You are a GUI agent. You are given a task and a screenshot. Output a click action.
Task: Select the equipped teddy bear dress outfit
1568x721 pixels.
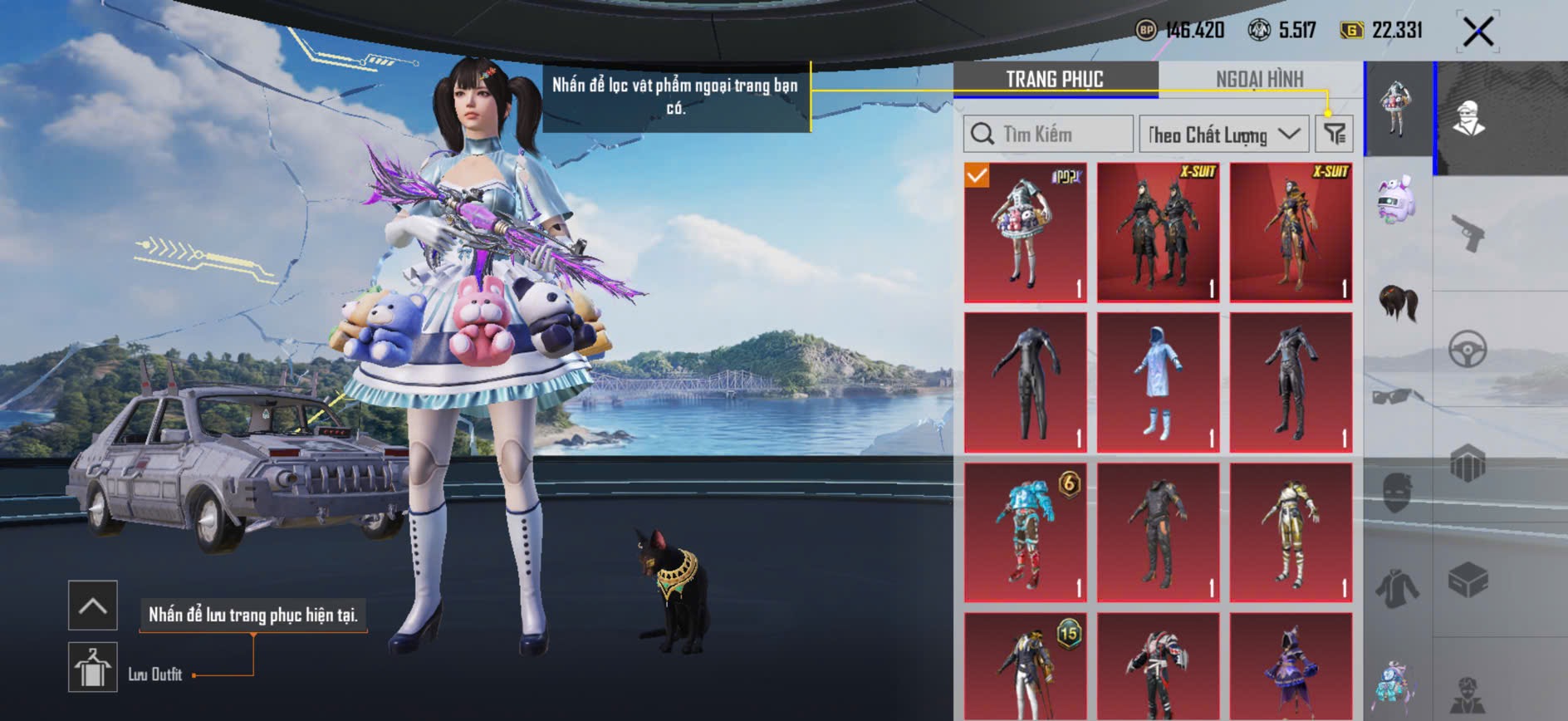[1025, 232]
